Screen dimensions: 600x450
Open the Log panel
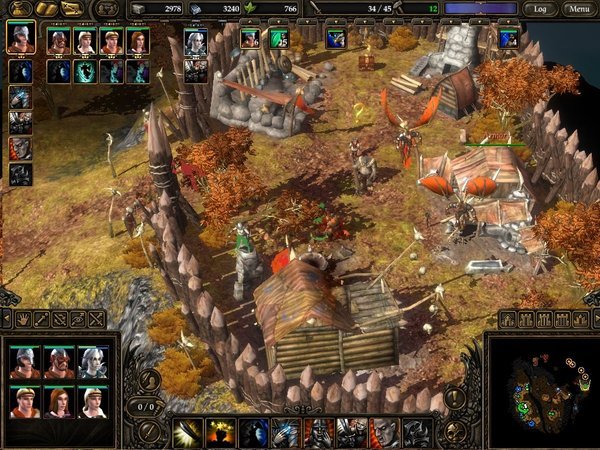pyautogui.click(x=541, y=9)
